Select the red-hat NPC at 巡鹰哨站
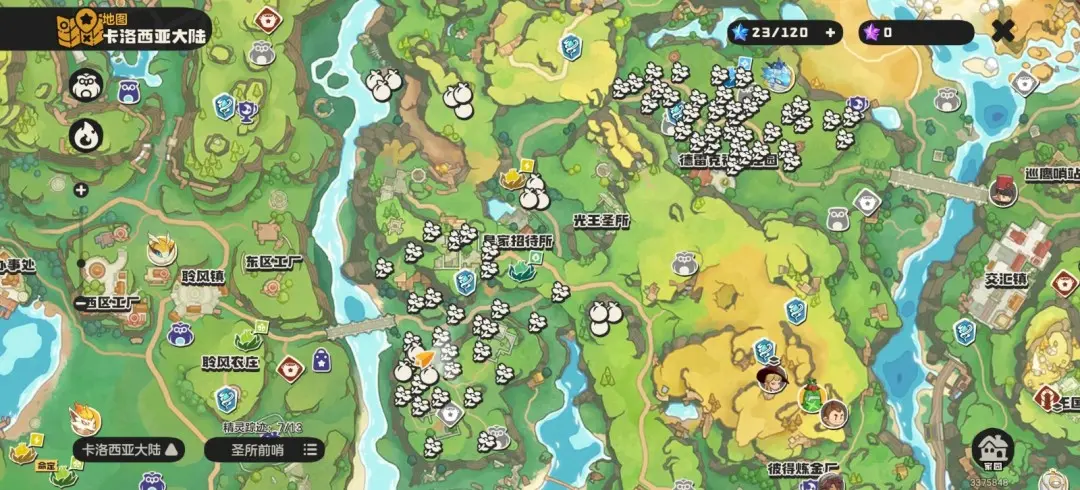 pos(1001,190)
